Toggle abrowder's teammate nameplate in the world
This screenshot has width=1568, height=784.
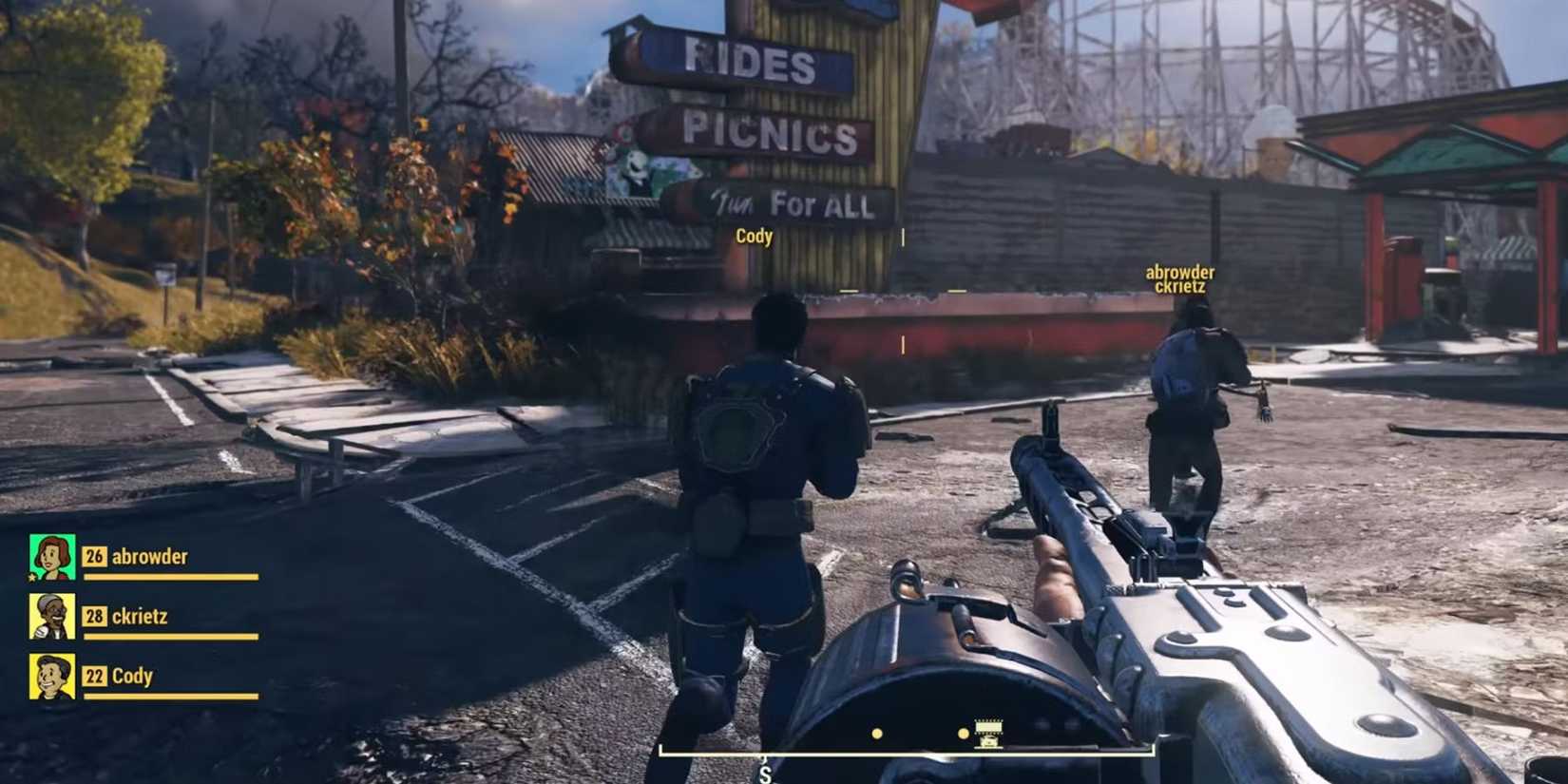[1180, 272]
